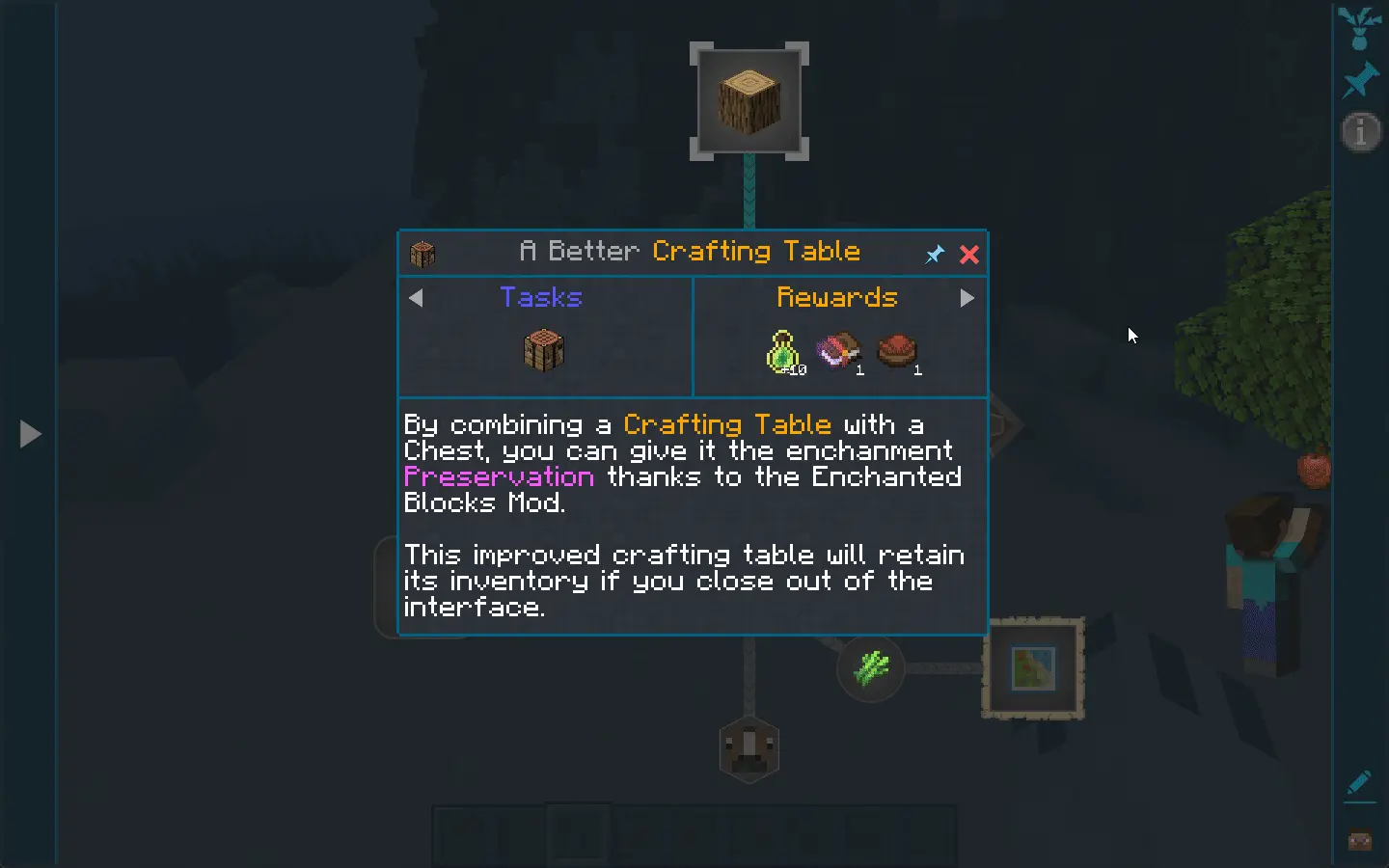
Task: Click the right arrow beside Rewards
Action: tap(968, 298)
